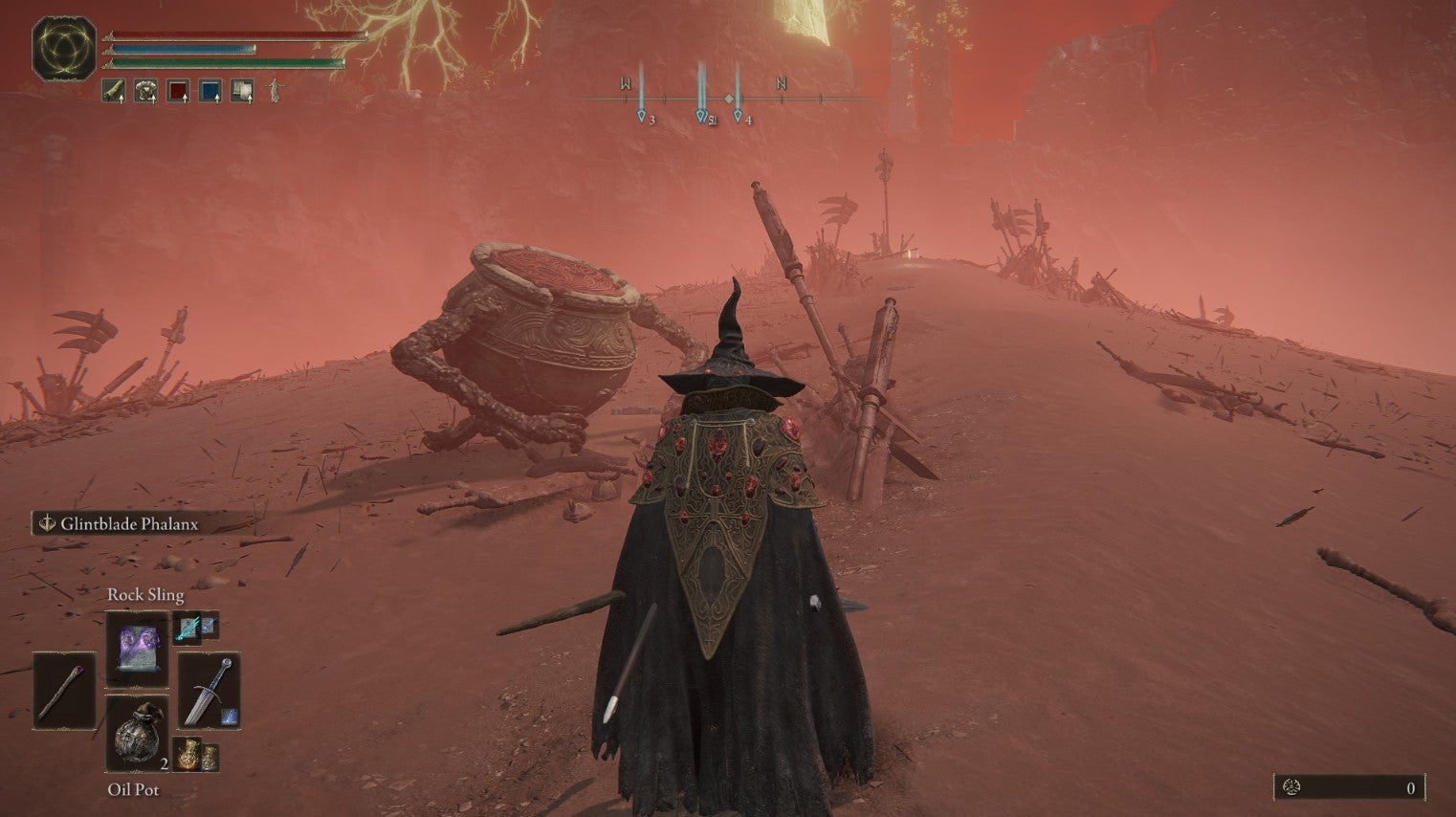This screenshot has width=1456, height=817.
Task: Inspect the blue square buff icon
Action: (x=210, y=91)
